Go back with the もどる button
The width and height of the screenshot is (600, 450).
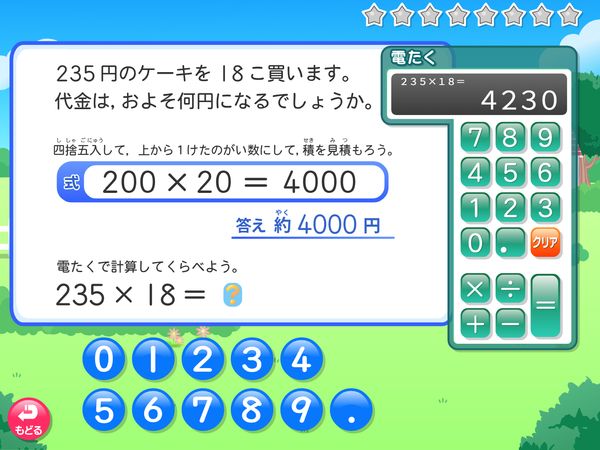pyautogui.click(x=26, y=418)
